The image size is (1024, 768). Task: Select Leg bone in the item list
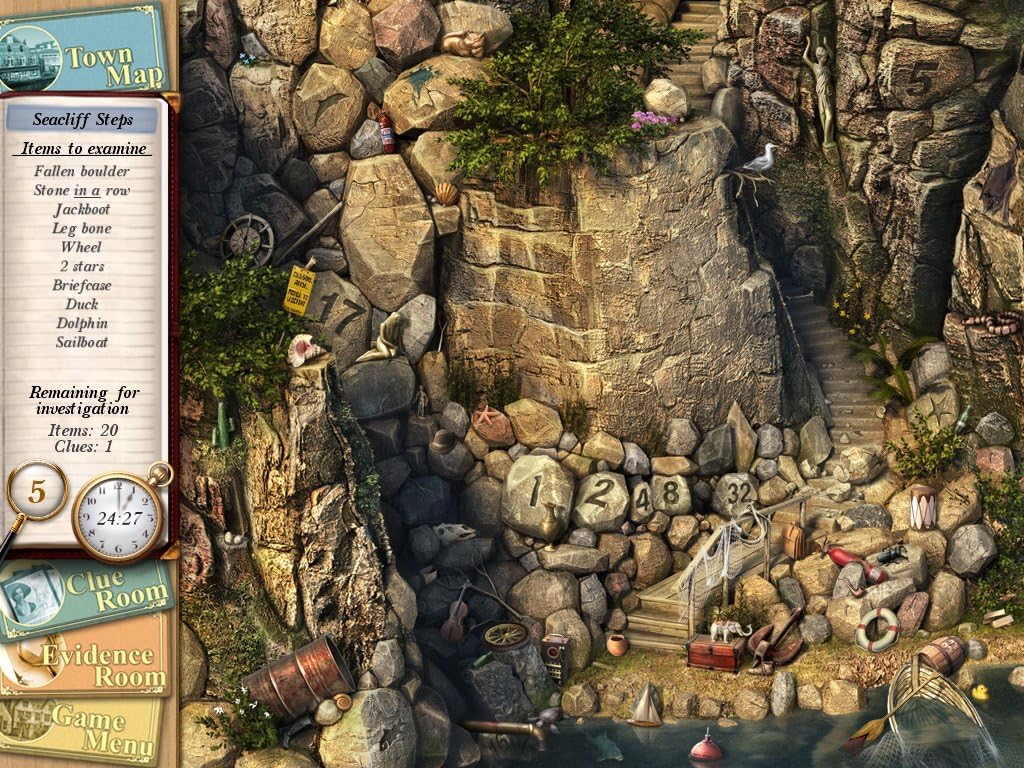[x=82, y=228]
